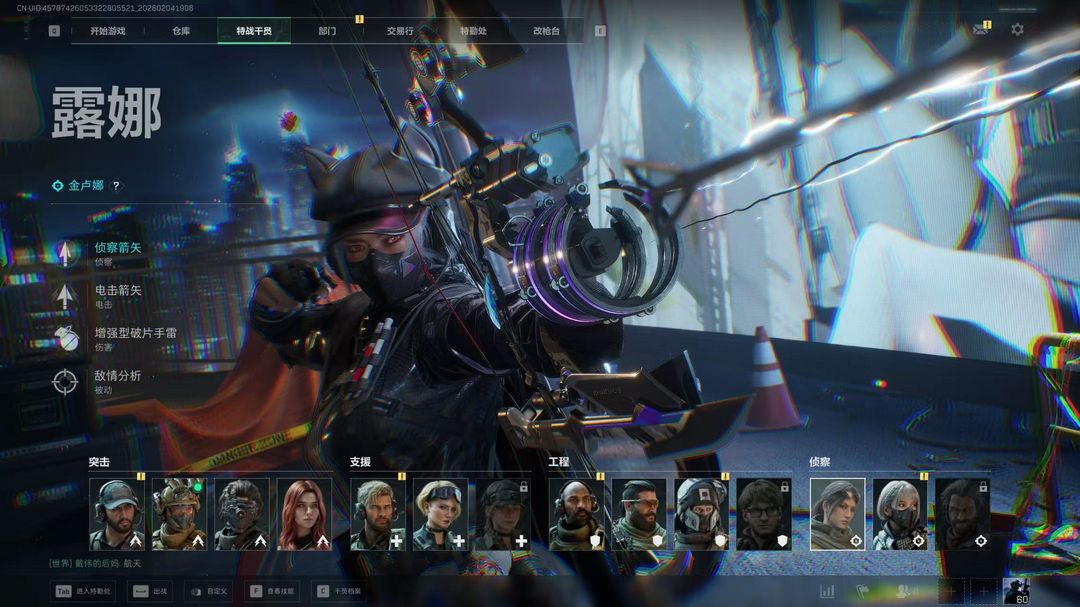The height and width of the screenshot is (607, 1080).
Task: Switch to the 仓库 tab
Action: (181, 31)
